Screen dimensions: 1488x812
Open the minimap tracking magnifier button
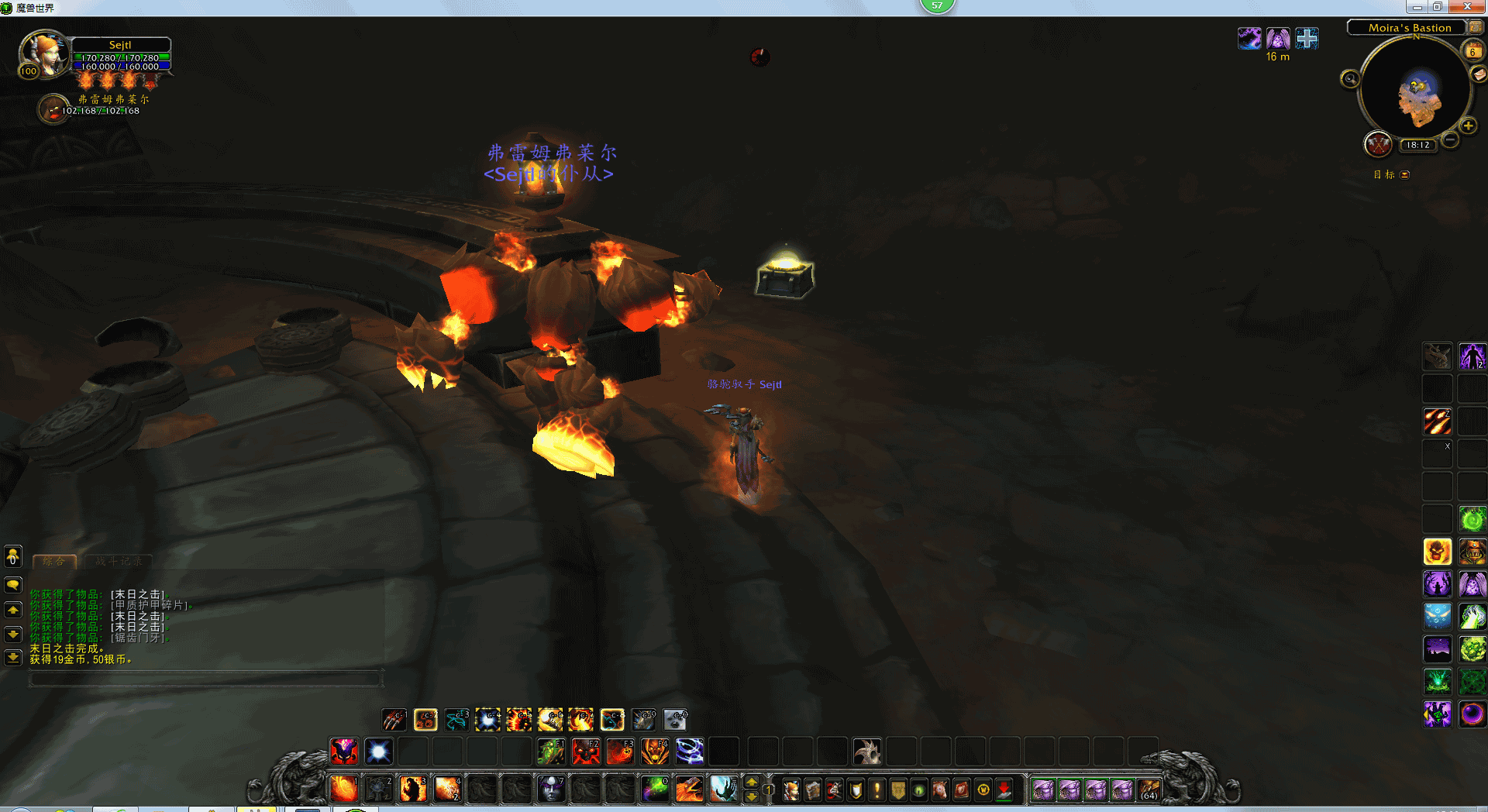1350,79
